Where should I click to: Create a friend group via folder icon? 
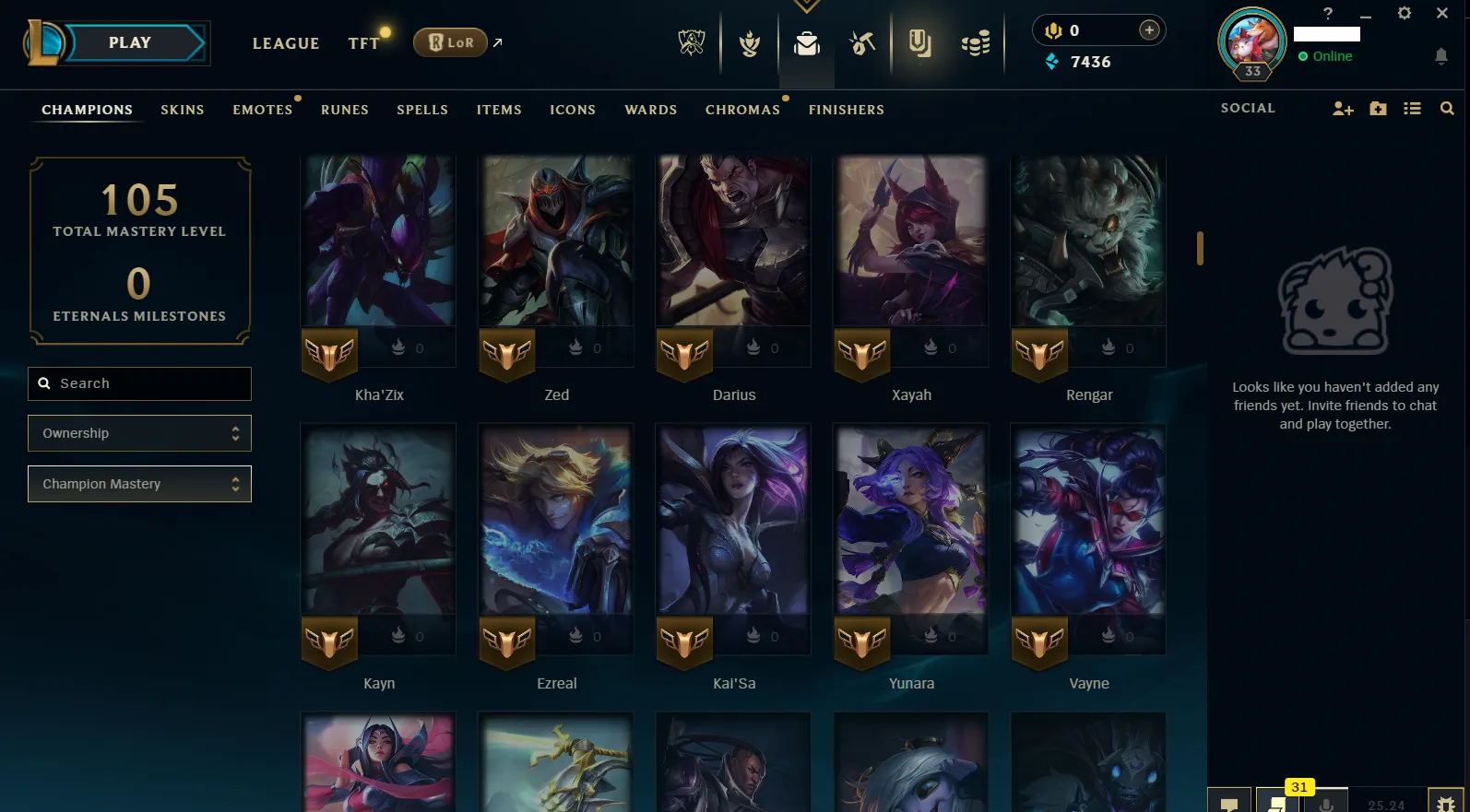[x=1378, y=108]
